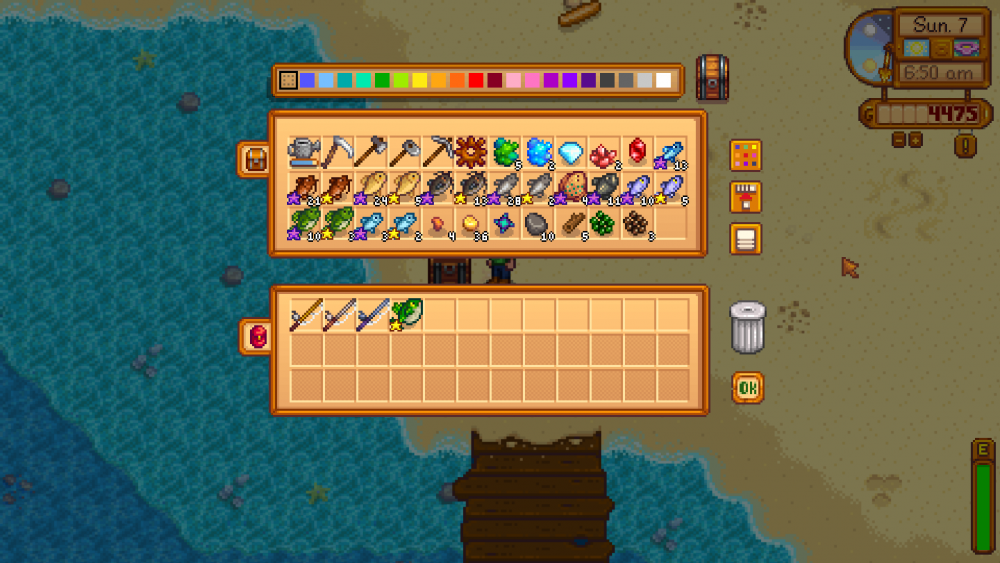Select the default brown chest color swatch
The width and height of the screenshot is (1000, 563).
[x=288, y=80]
